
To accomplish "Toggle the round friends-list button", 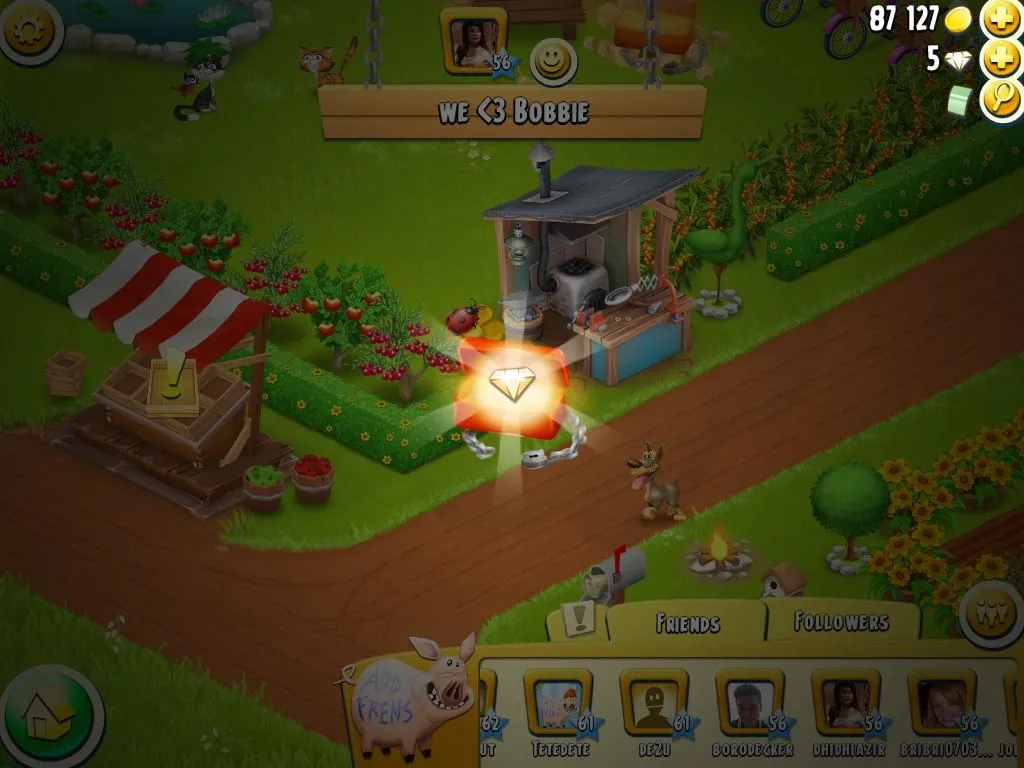I will tap(989, 612).
